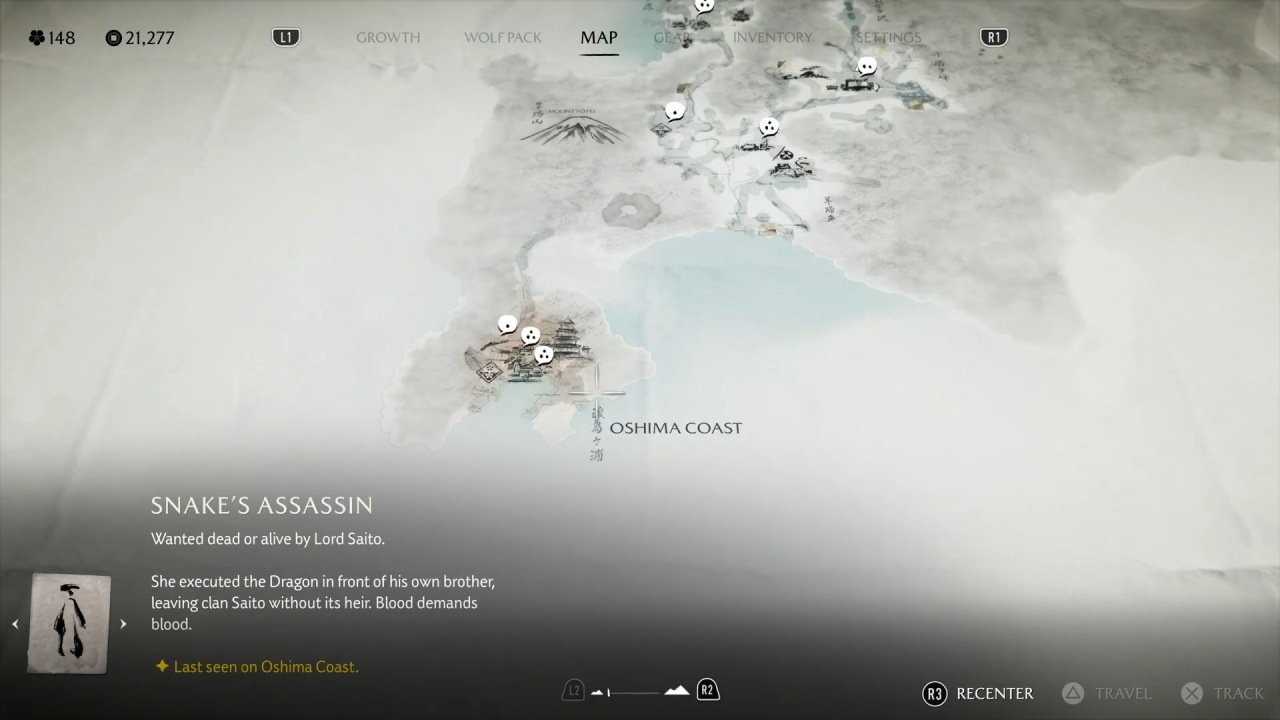
Task: Switch to the Growth tab
Action: [388, 38]
